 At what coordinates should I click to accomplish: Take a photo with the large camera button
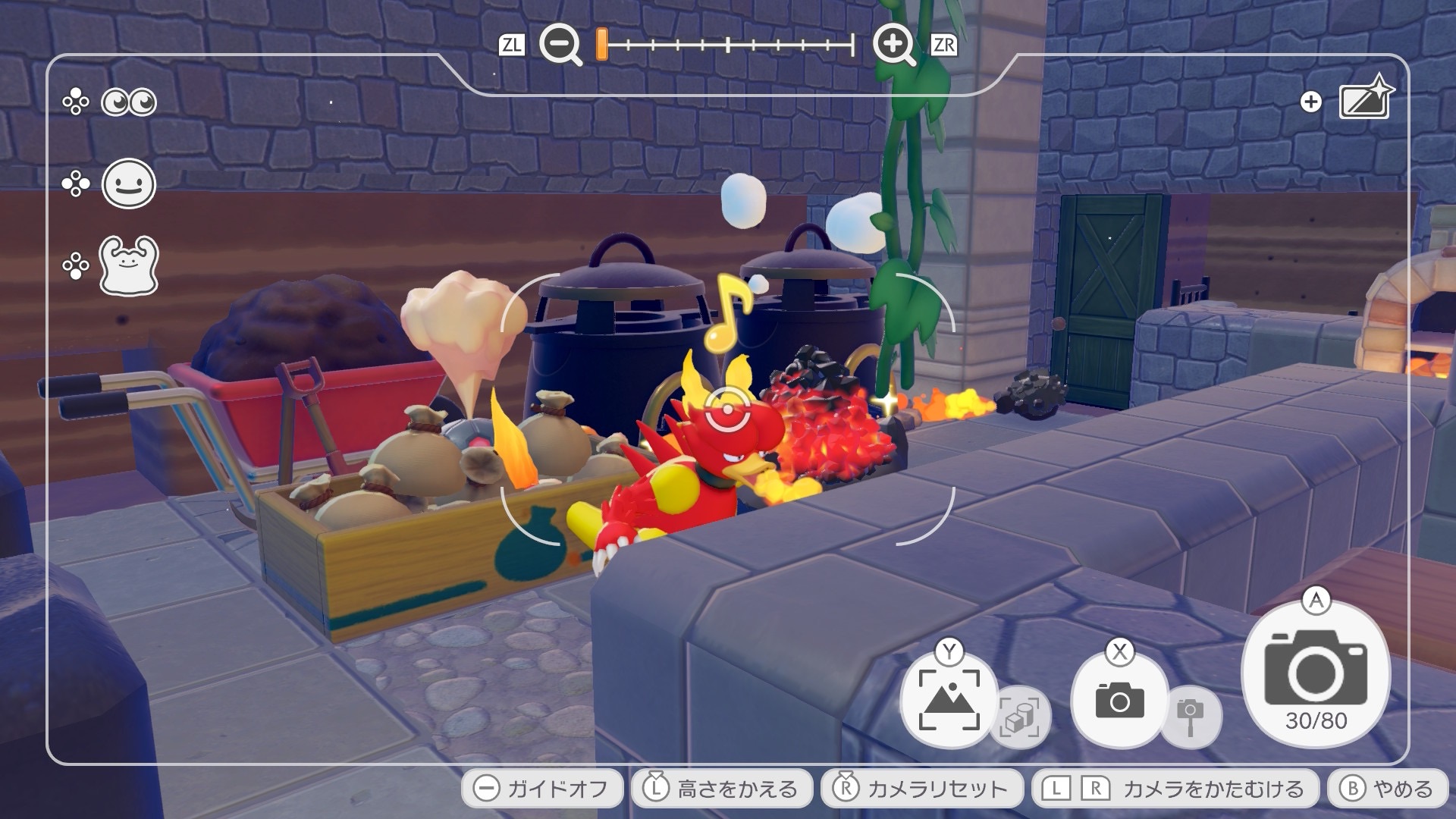[1316, 675]
